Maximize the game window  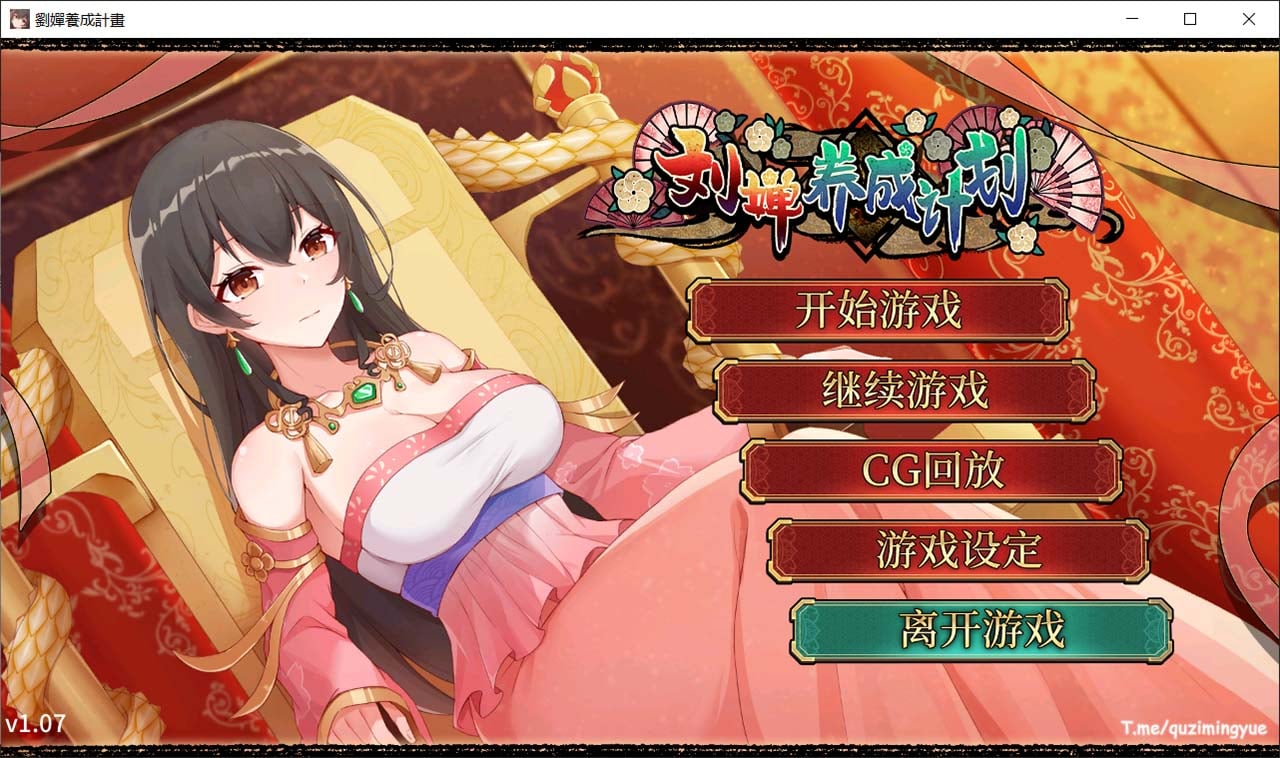pos(1189,18)
